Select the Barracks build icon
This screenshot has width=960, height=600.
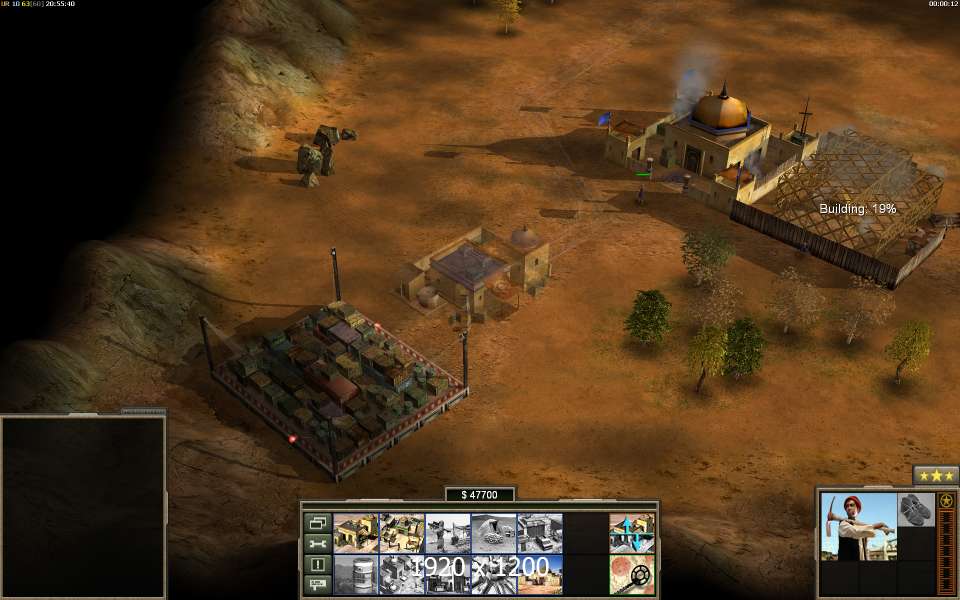coord(401,533)
